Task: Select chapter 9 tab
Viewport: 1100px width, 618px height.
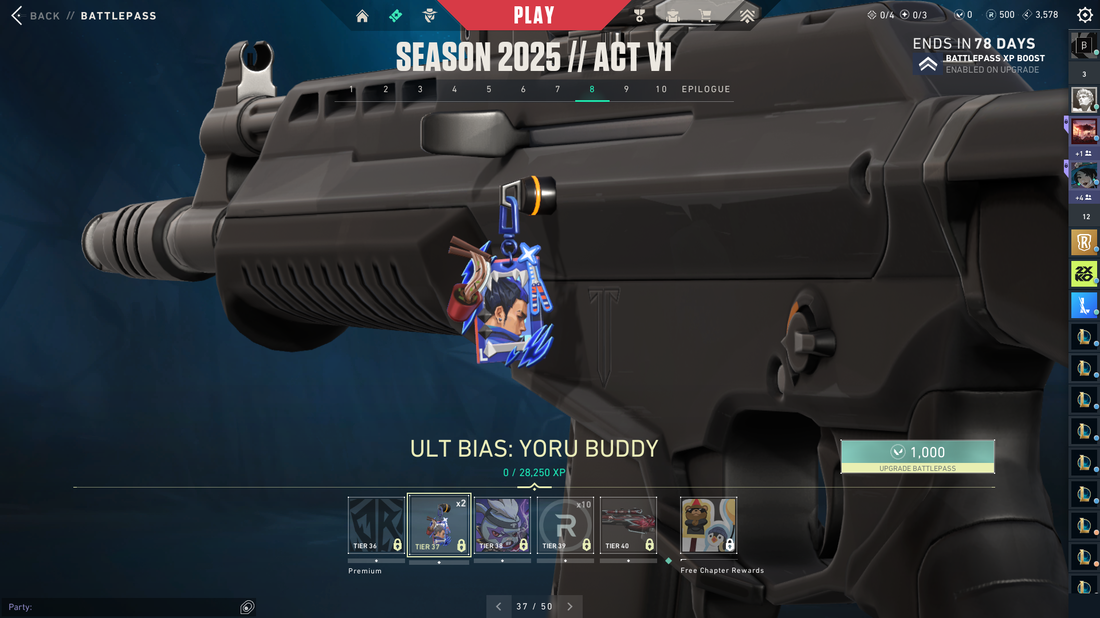Action: (626, 89)
